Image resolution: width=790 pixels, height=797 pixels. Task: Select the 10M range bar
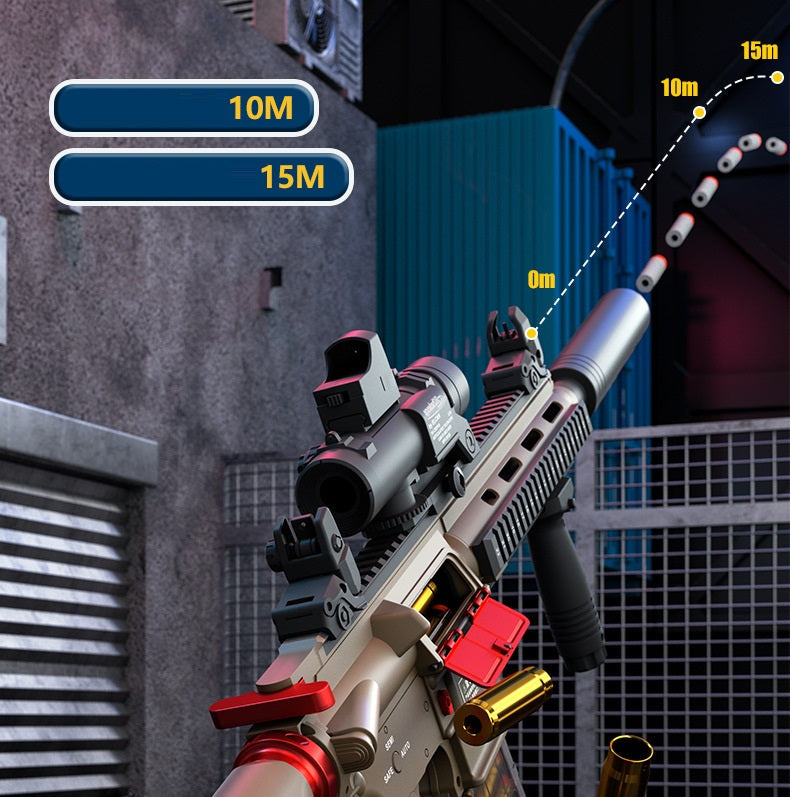184,108
